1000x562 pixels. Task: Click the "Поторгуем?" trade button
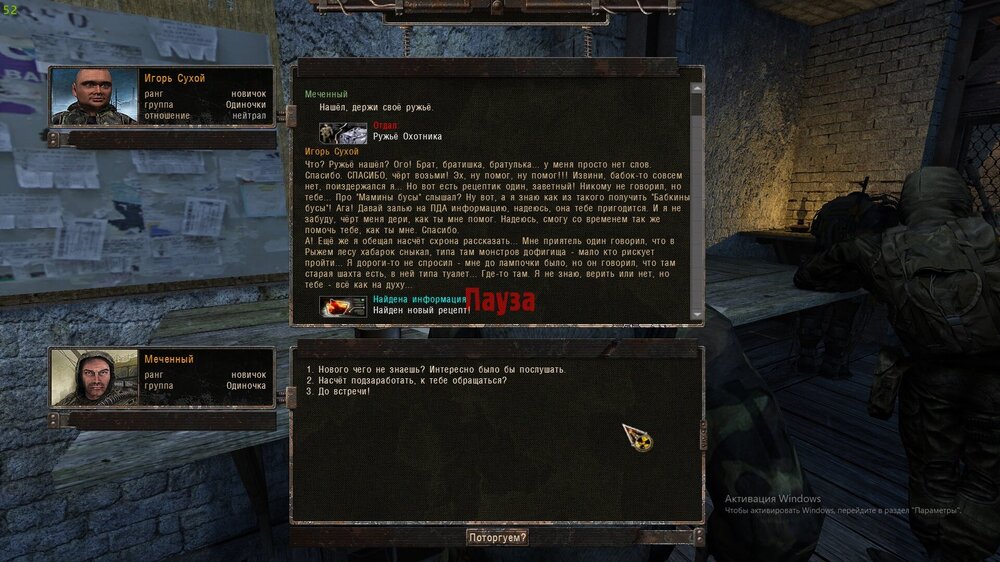click(x=497, y=537)
